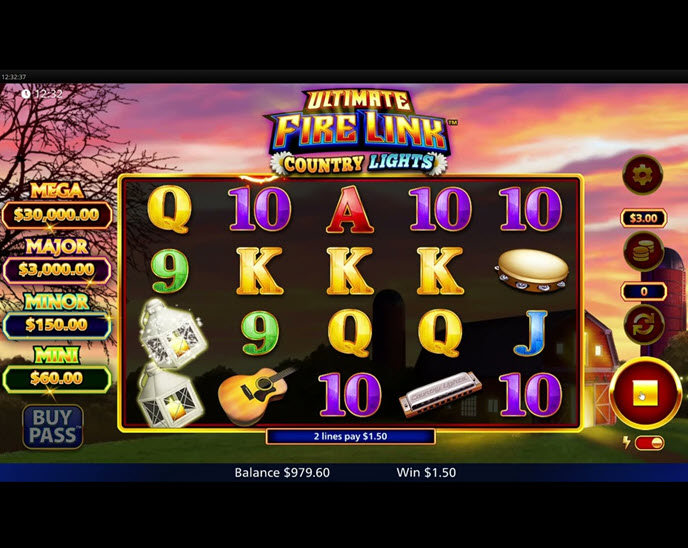This screenshot has width=688, height=548.
Task: Open the Buy Pass feature
Action: 53,425
